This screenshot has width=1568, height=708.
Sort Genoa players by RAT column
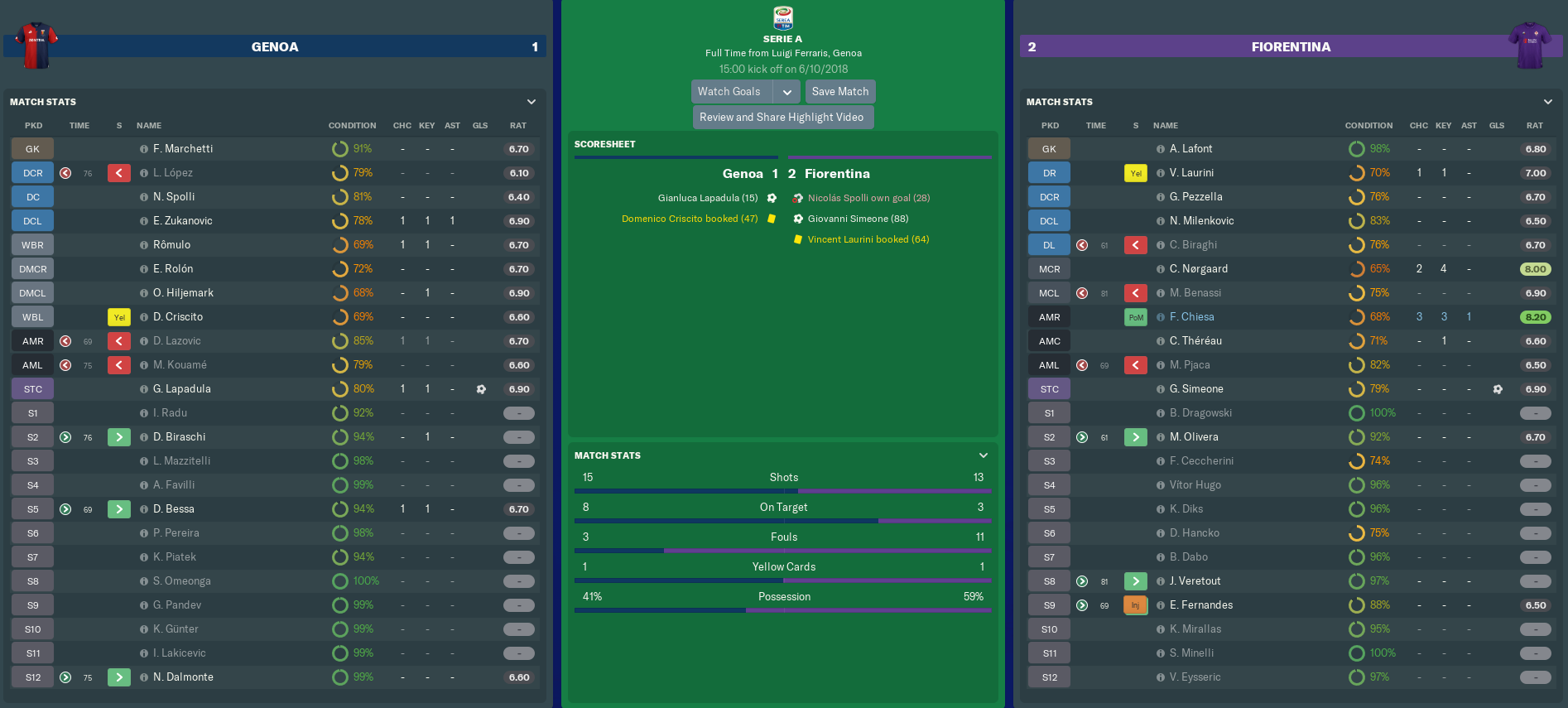tap(517, 126)
